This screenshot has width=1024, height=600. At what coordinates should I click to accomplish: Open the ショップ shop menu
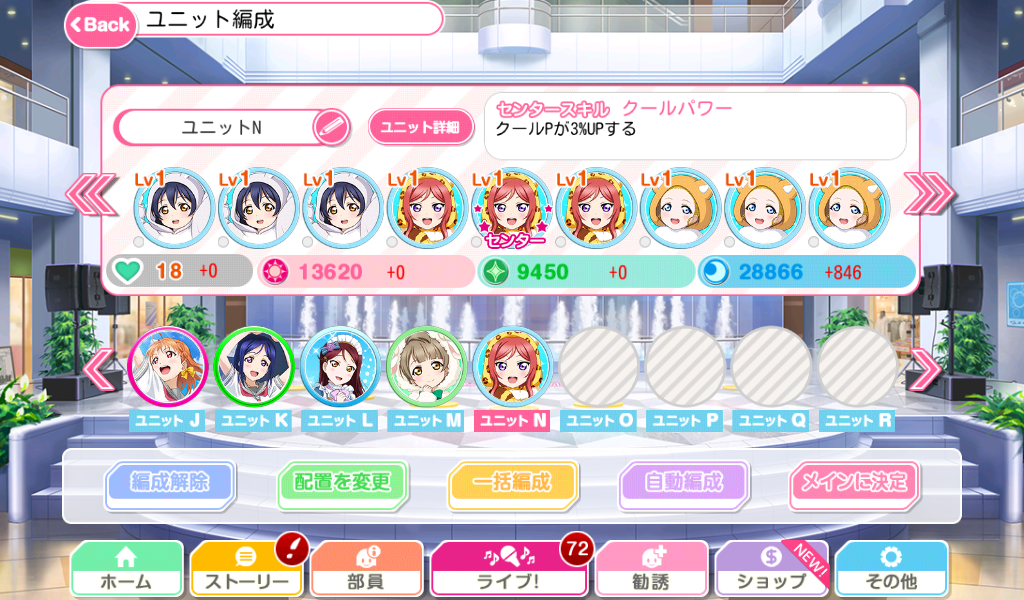pos(770,569)
